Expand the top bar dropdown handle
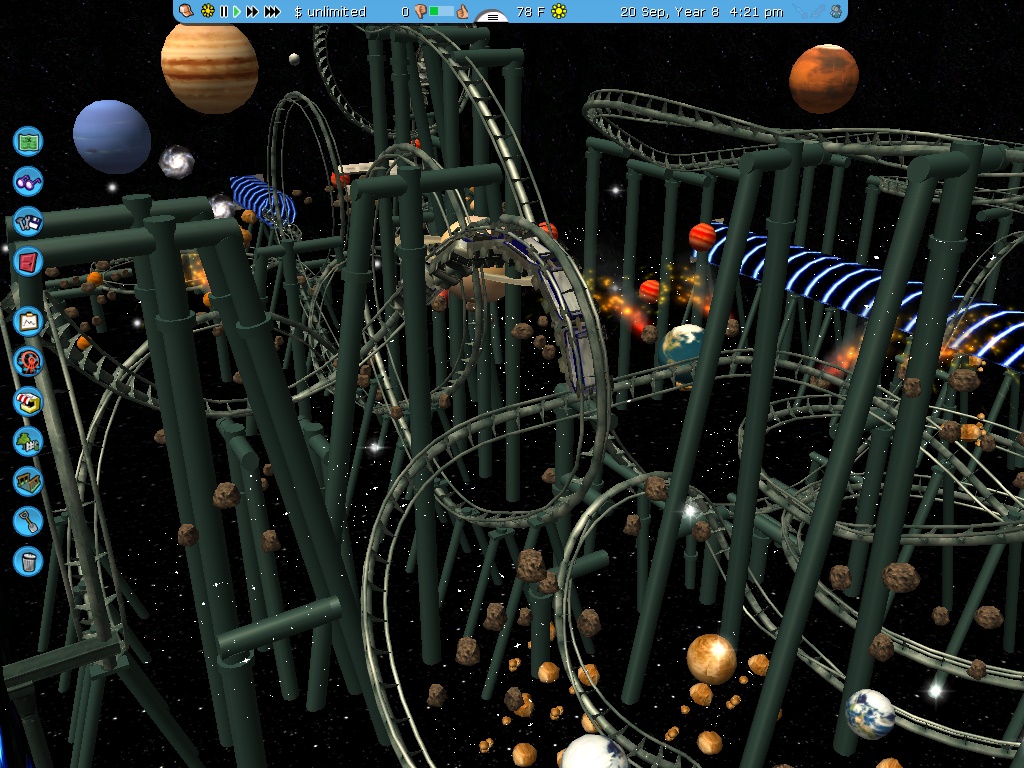1024x768 pixels. pos(492,17)
